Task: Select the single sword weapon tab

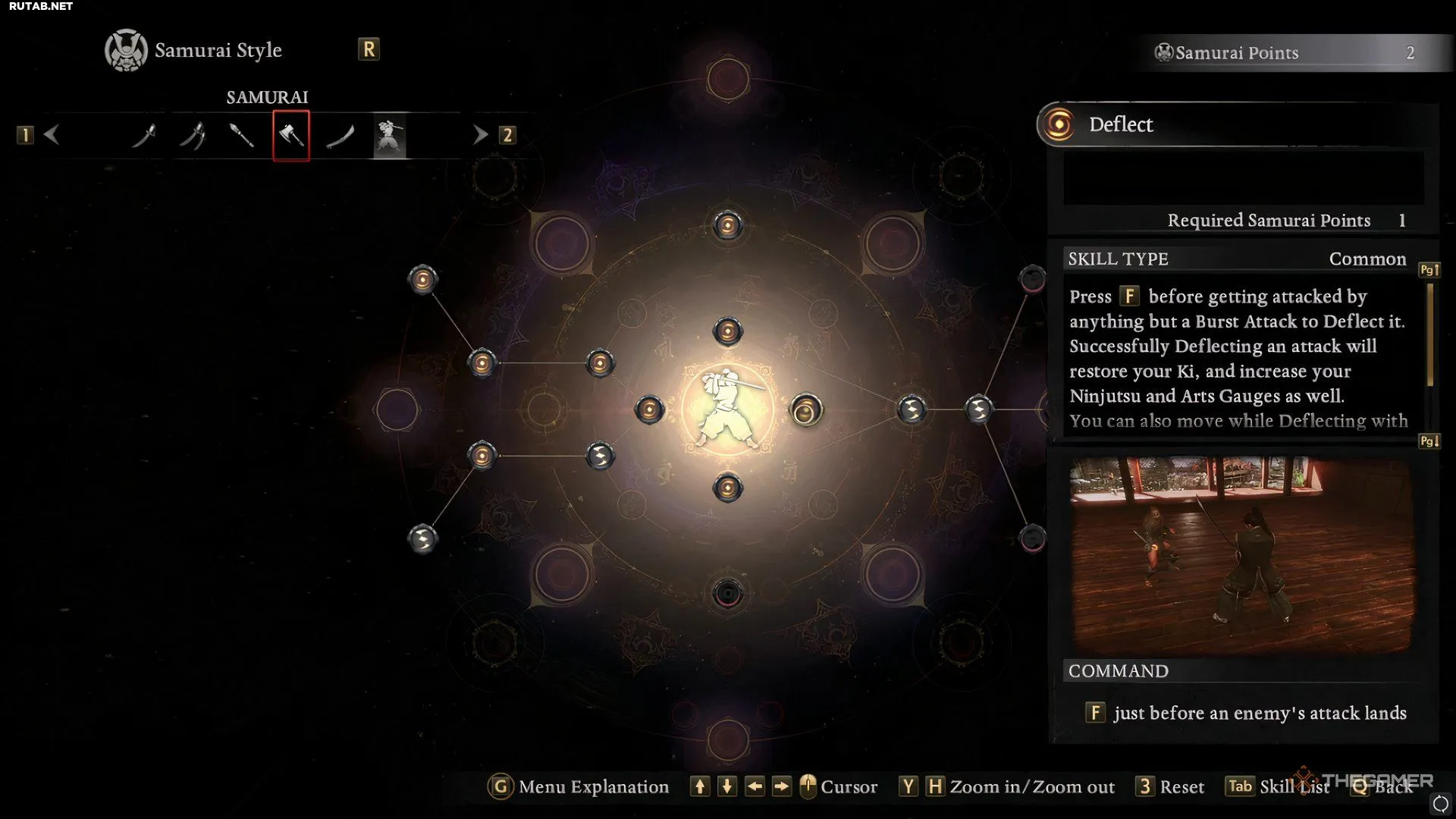Action: pyautogui.click(x=144, y=136)
